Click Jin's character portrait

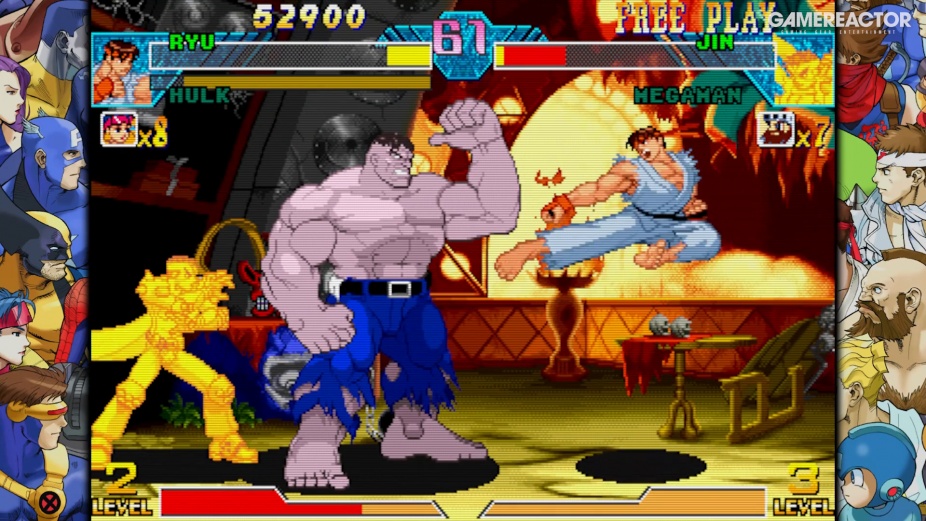[x=804, y=71]
